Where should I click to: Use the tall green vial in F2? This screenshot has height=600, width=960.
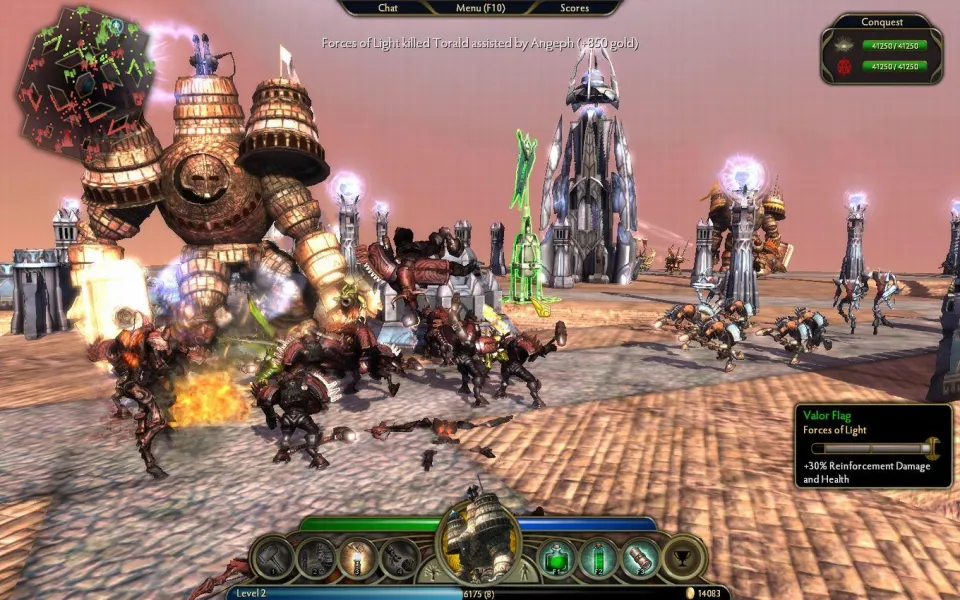(599, 558)
